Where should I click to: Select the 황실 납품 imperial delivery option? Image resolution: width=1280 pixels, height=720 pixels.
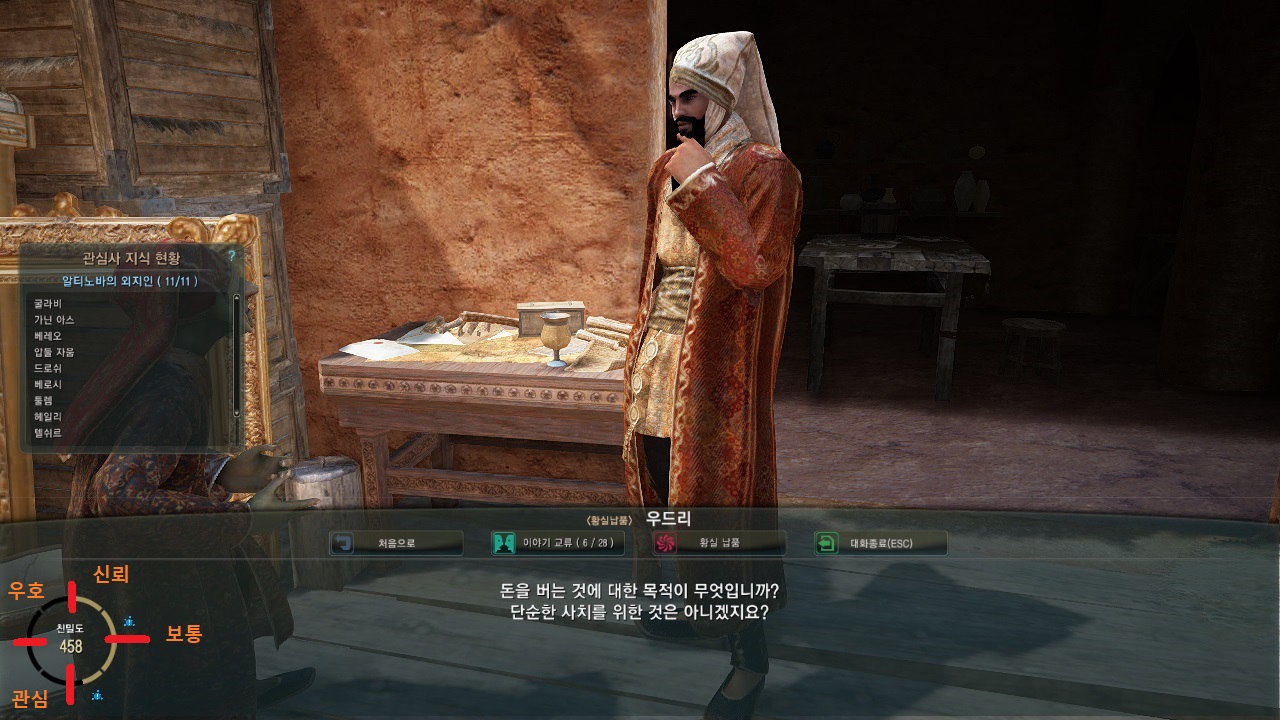tap(719, 543)
